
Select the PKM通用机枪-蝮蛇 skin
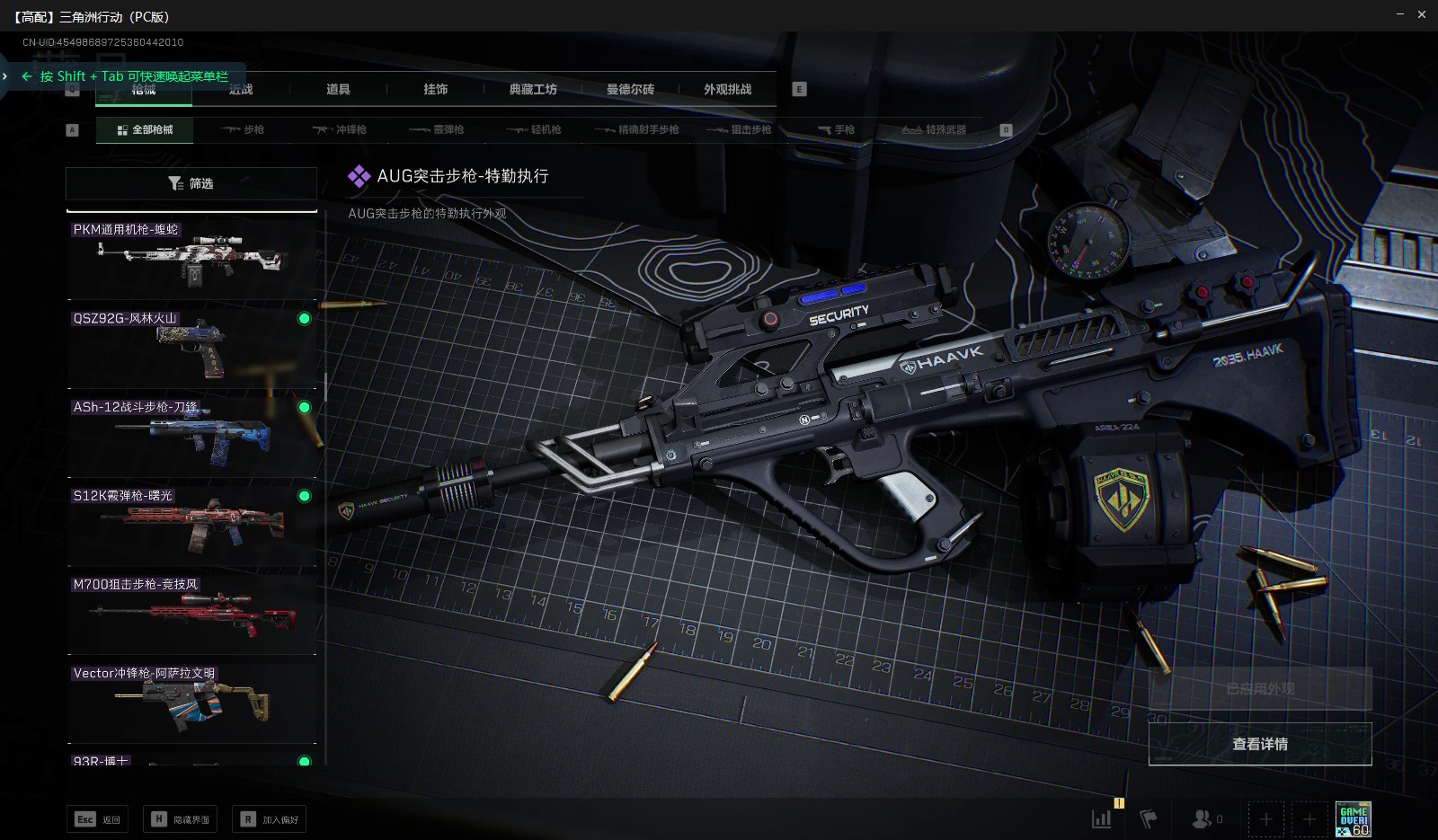(191, 260)
